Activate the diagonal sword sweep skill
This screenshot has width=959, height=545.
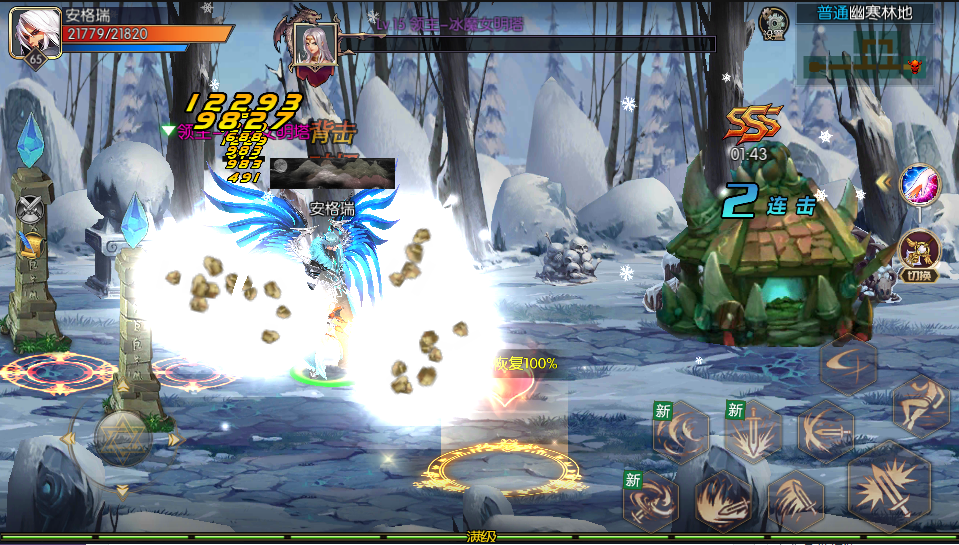(796, 500)
